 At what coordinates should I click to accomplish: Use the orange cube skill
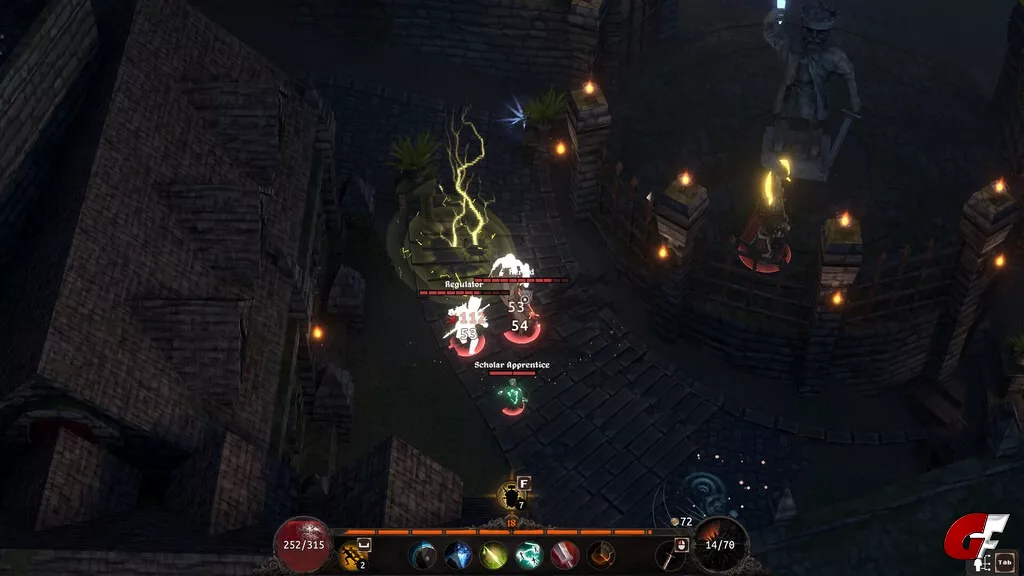[x=600, y=555]
